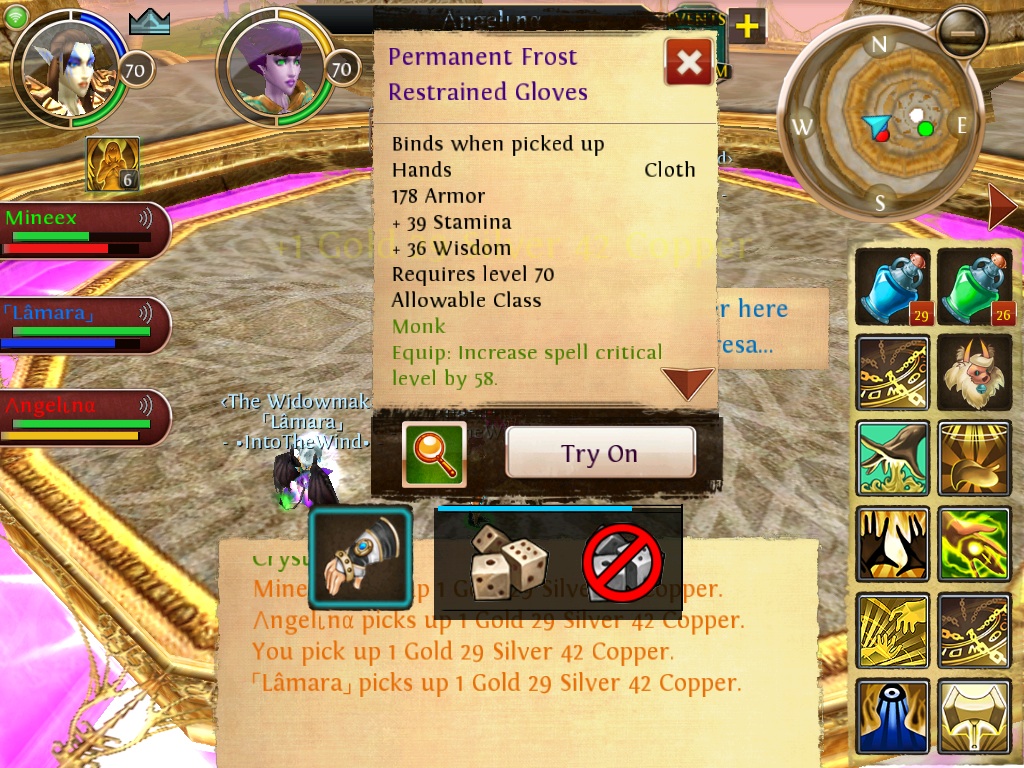Image resolution: width=1024 pixels, height=768 pixels.
Task: Inspect the item with the magnifying glass
Action: pyautogui.click(x=434, y=454)
